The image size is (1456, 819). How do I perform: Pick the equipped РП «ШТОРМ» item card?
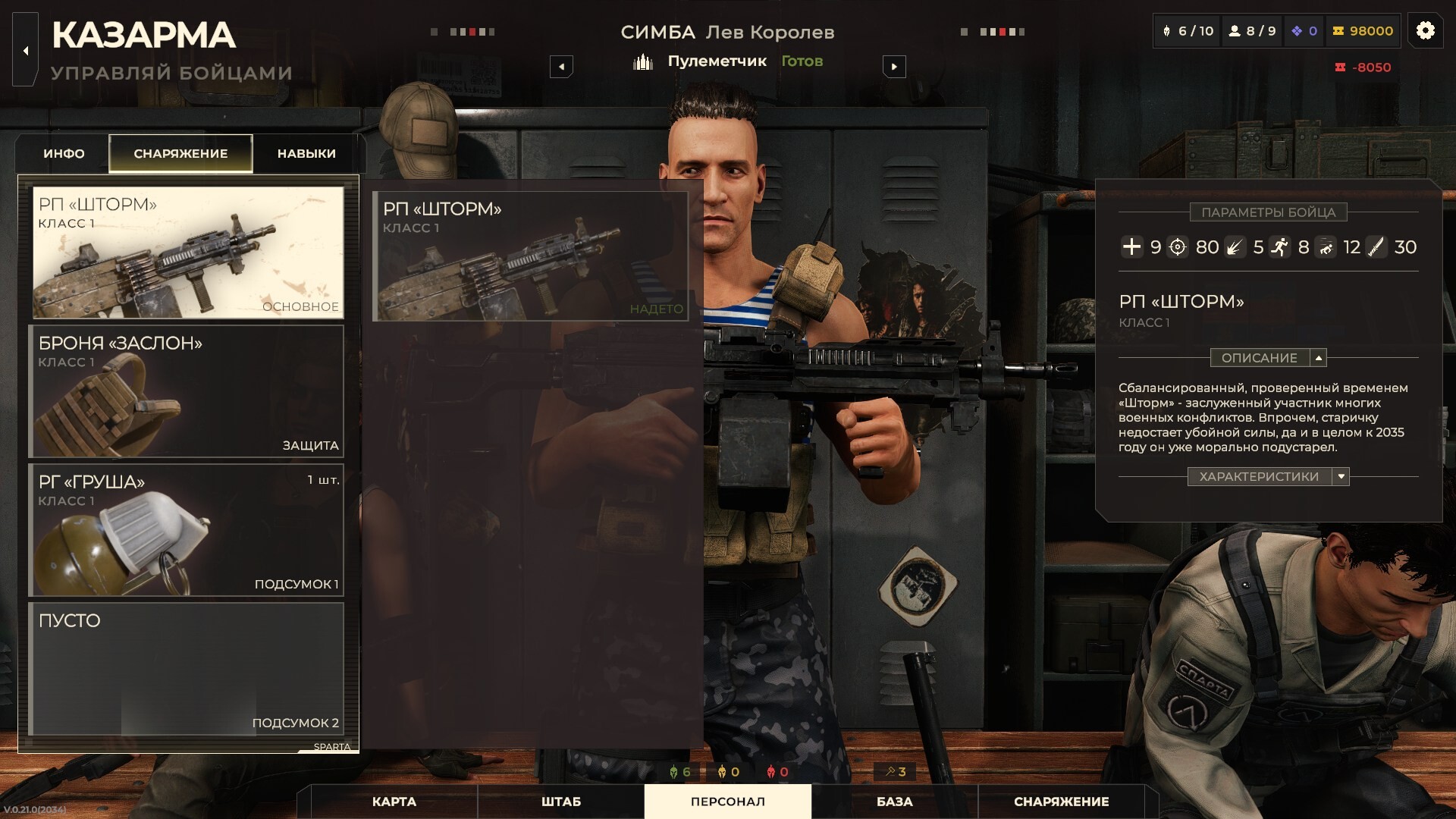(531, 256)
